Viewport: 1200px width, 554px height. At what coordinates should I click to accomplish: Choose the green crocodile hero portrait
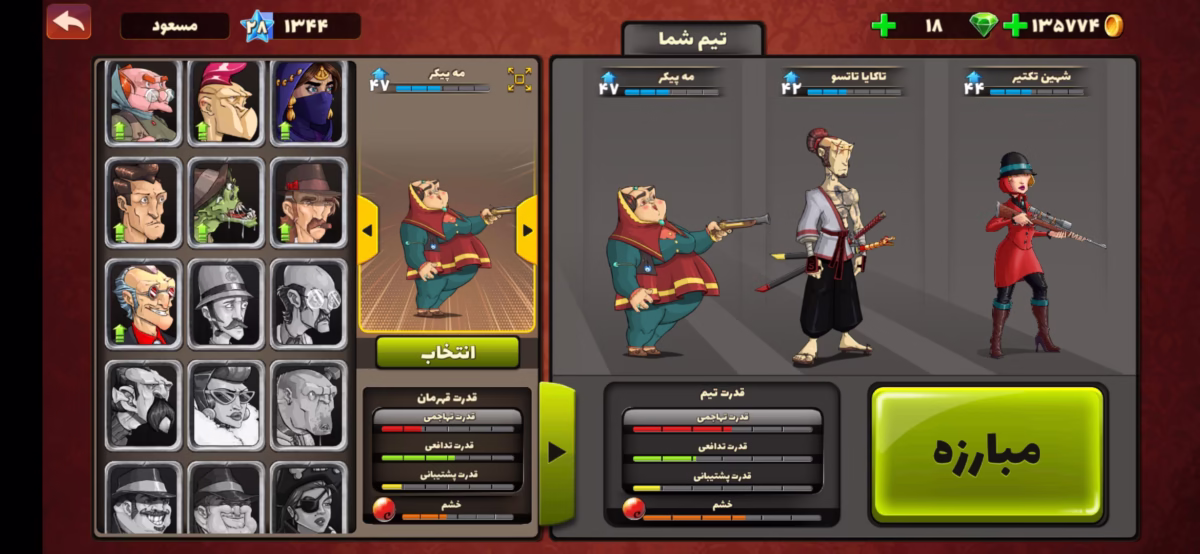tap(226, 202)
